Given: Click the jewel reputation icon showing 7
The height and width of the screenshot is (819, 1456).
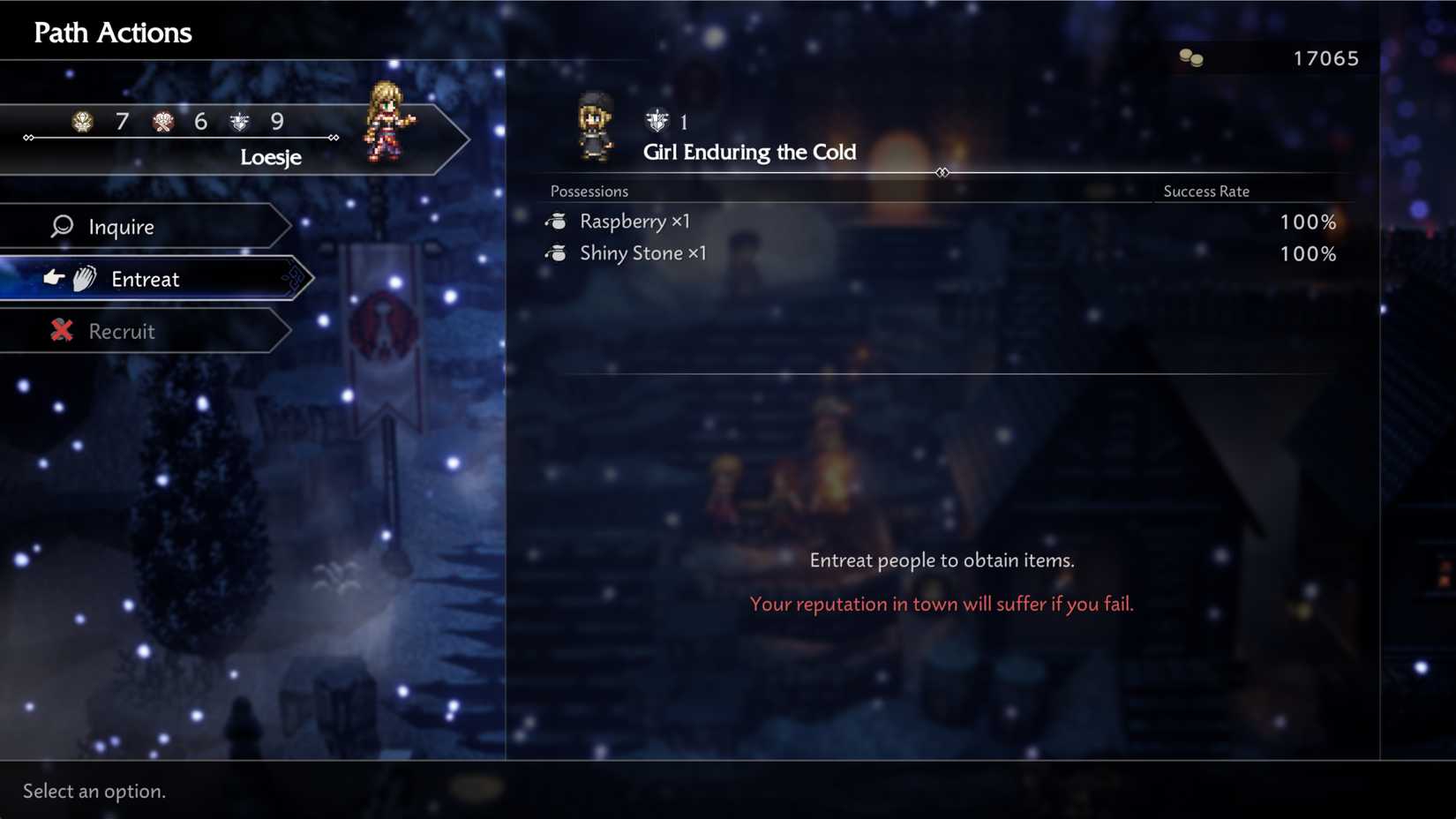Looking at the screenshot, I should tap(81, 122).
